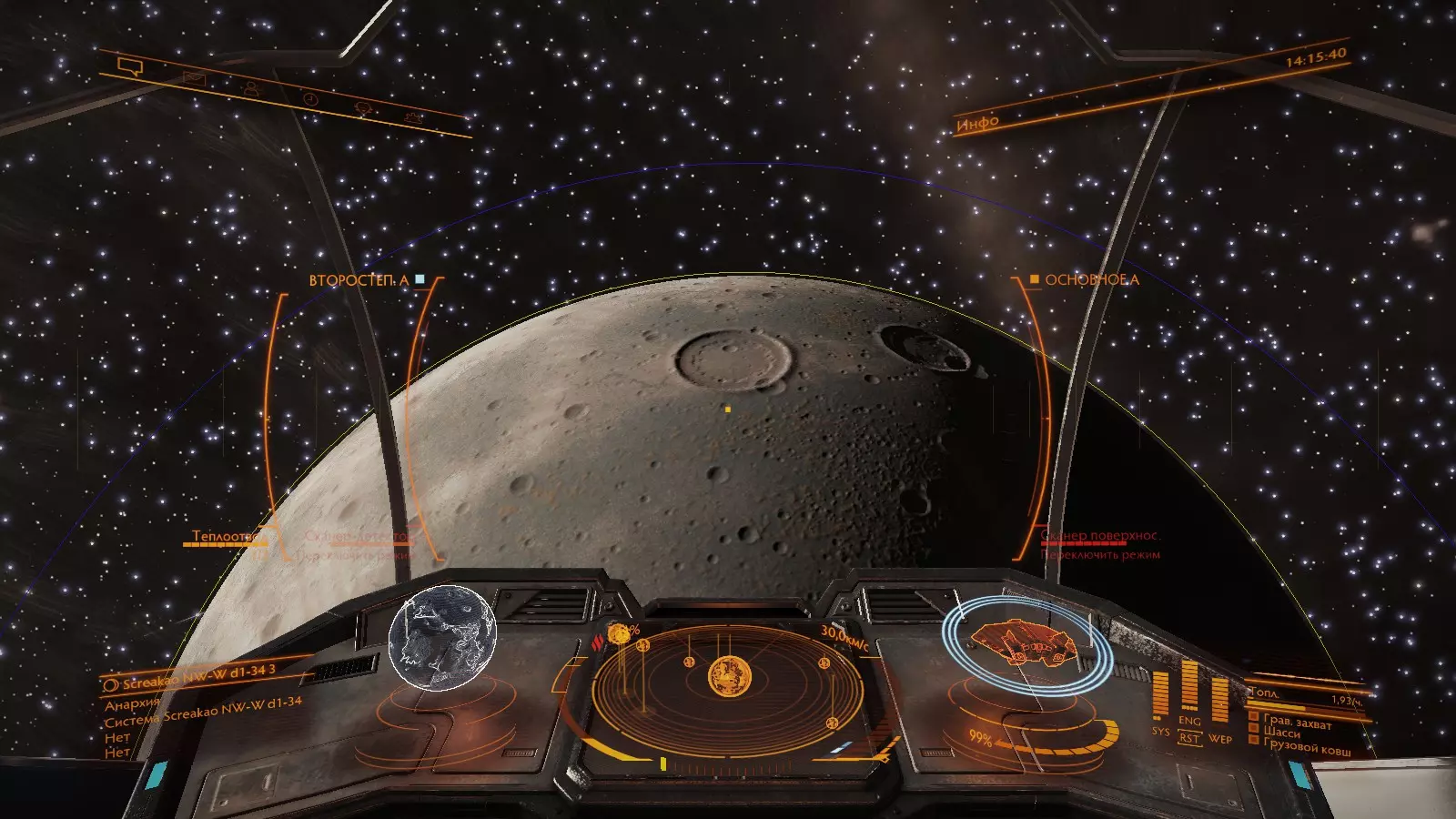Open the Инфо panel header
The width and height of the screenshot is (1456, 819).
coord(977,122)
